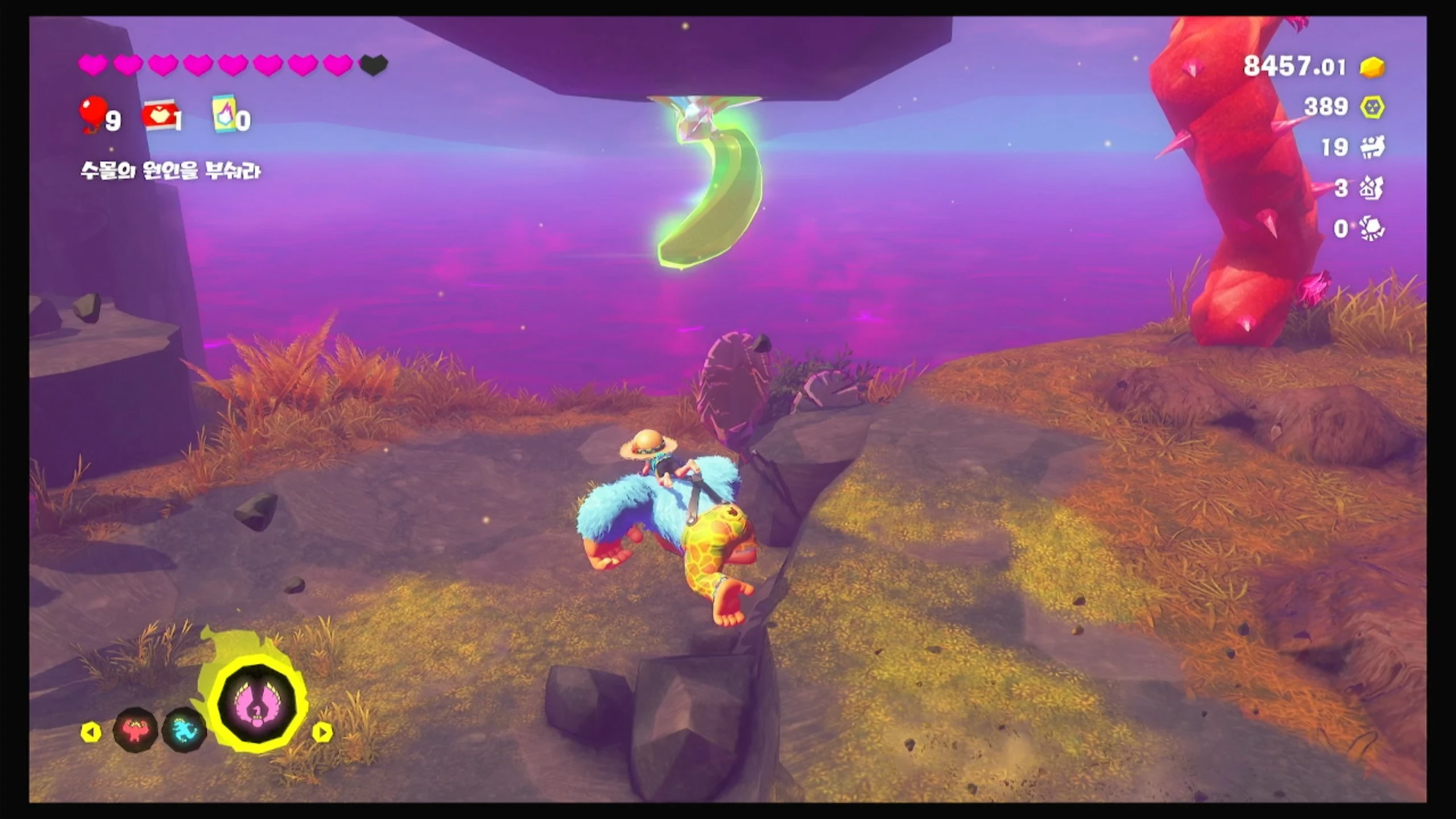Select the red heart juice can item
Viewport: 1456px width, 819px height.
pos(160,116)
